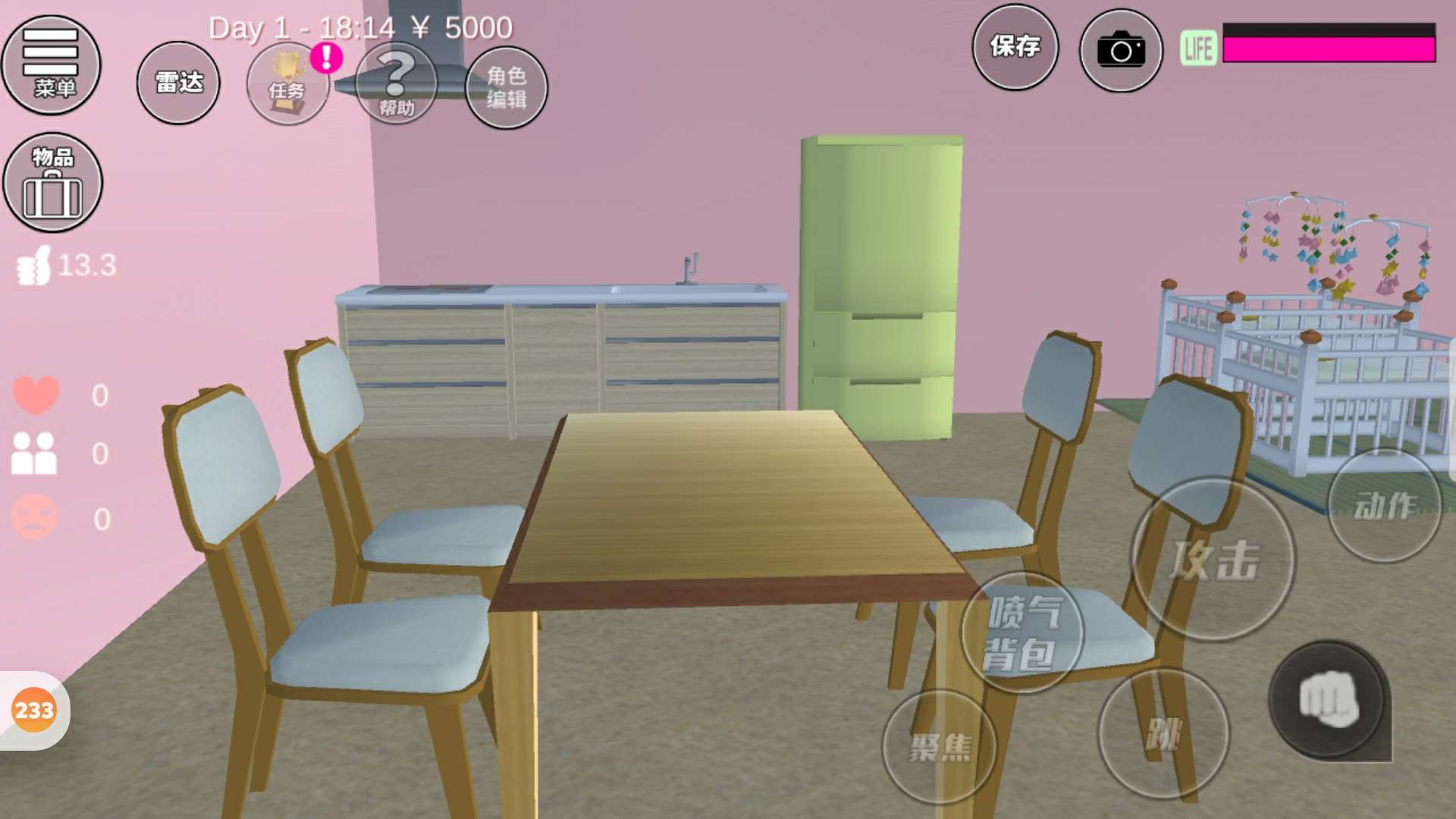This screenshot has width=1456, height=819.
Task: Tap the 聚焦 focus button
Action: [940, 747]
